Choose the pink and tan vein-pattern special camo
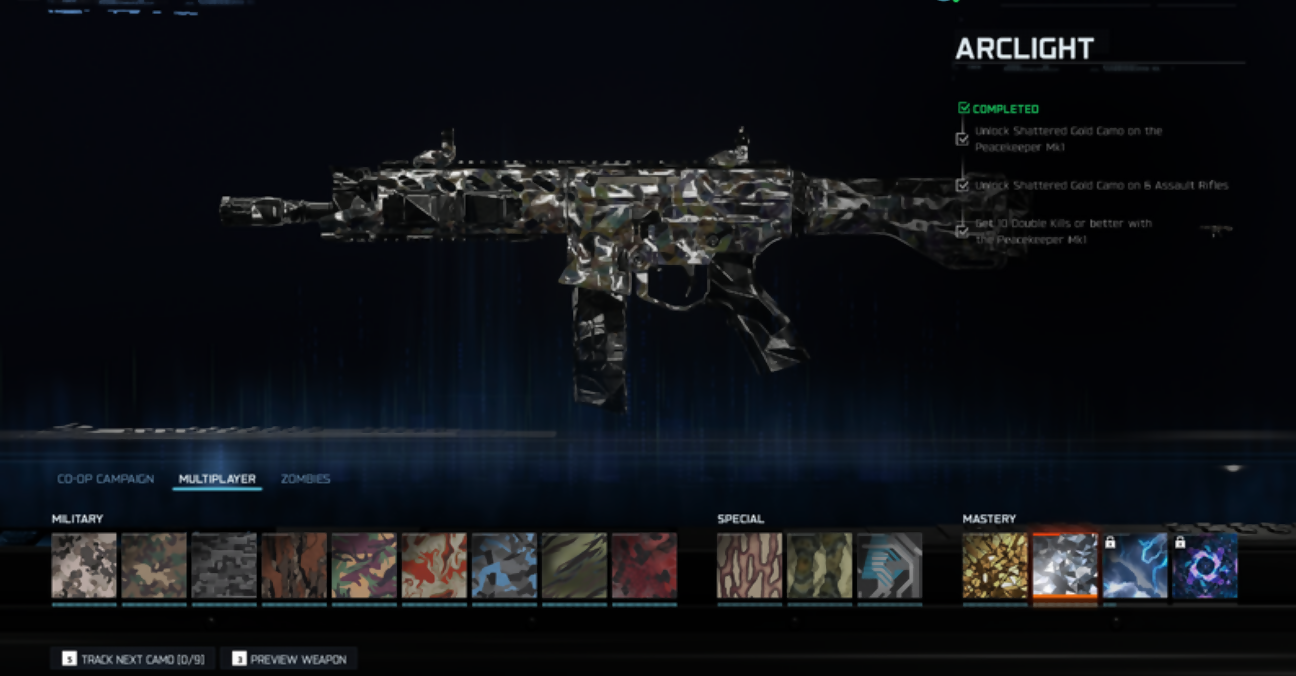 pyautogui.click(x=750, y=566)
